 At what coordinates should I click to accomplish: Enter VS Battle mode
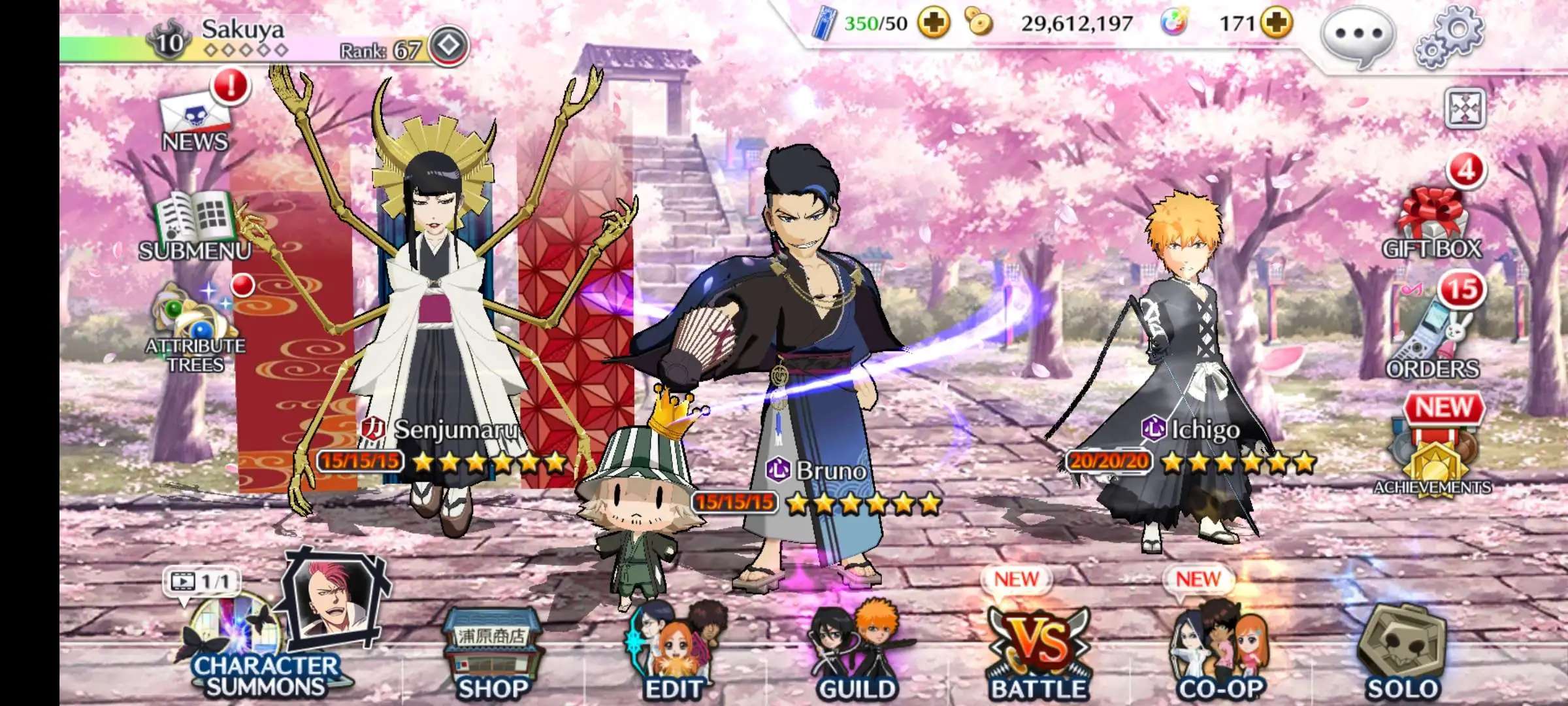click(1039, 654)
